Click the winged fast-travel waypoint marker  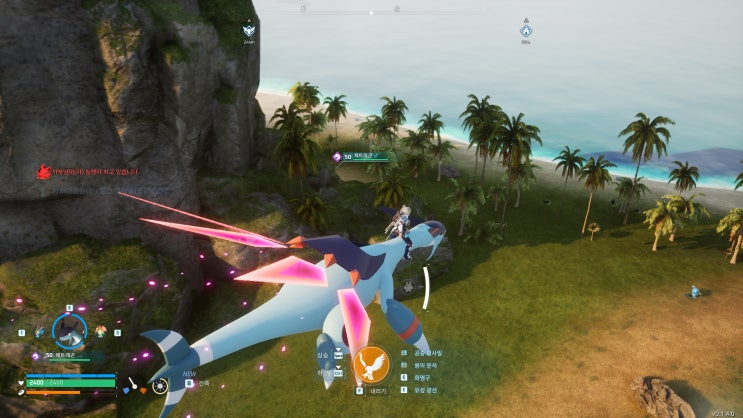251,31
